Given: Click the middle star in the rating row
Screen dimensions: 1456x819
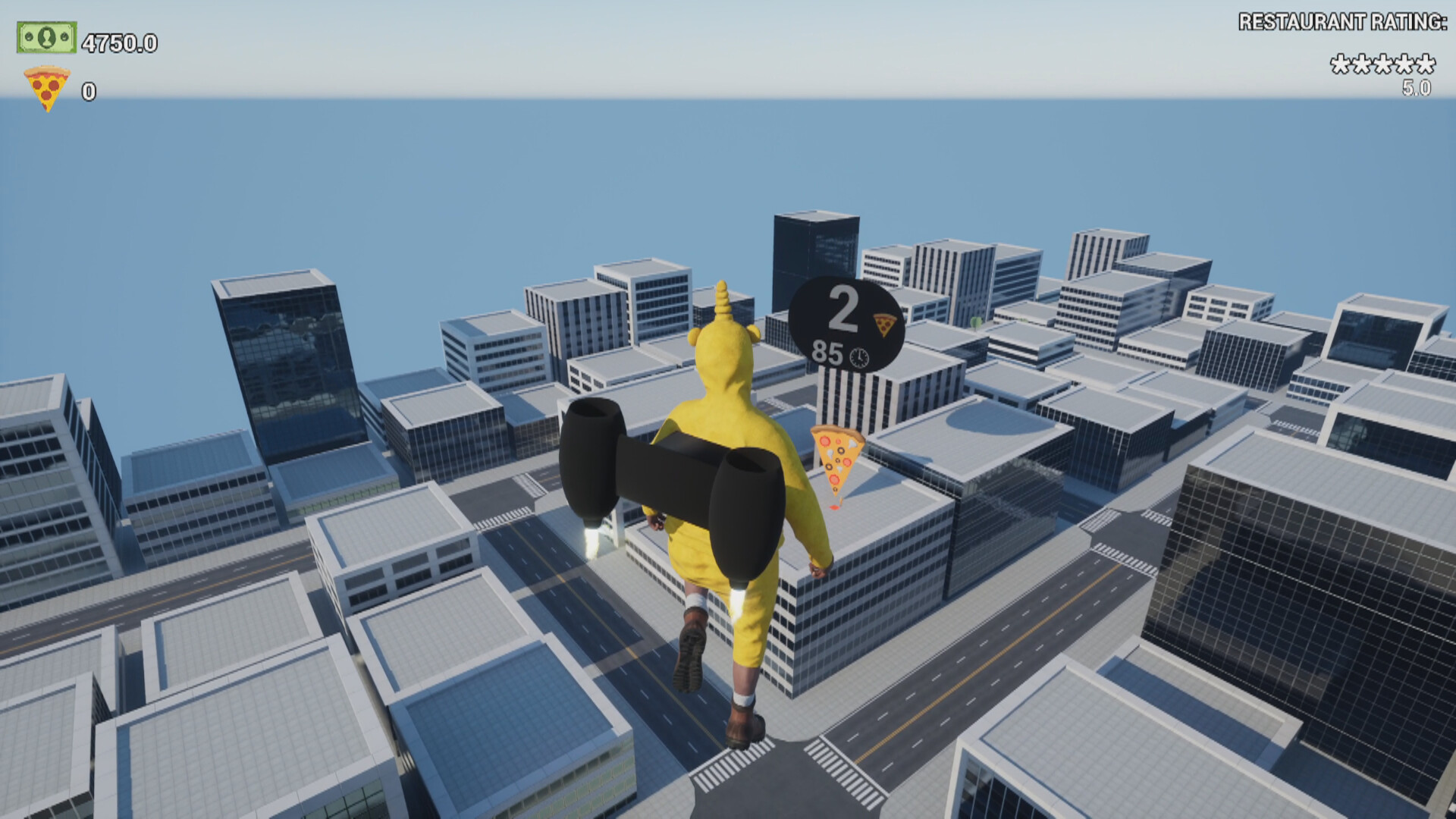Looking at the screenshot, I should tap(1382, 64).
